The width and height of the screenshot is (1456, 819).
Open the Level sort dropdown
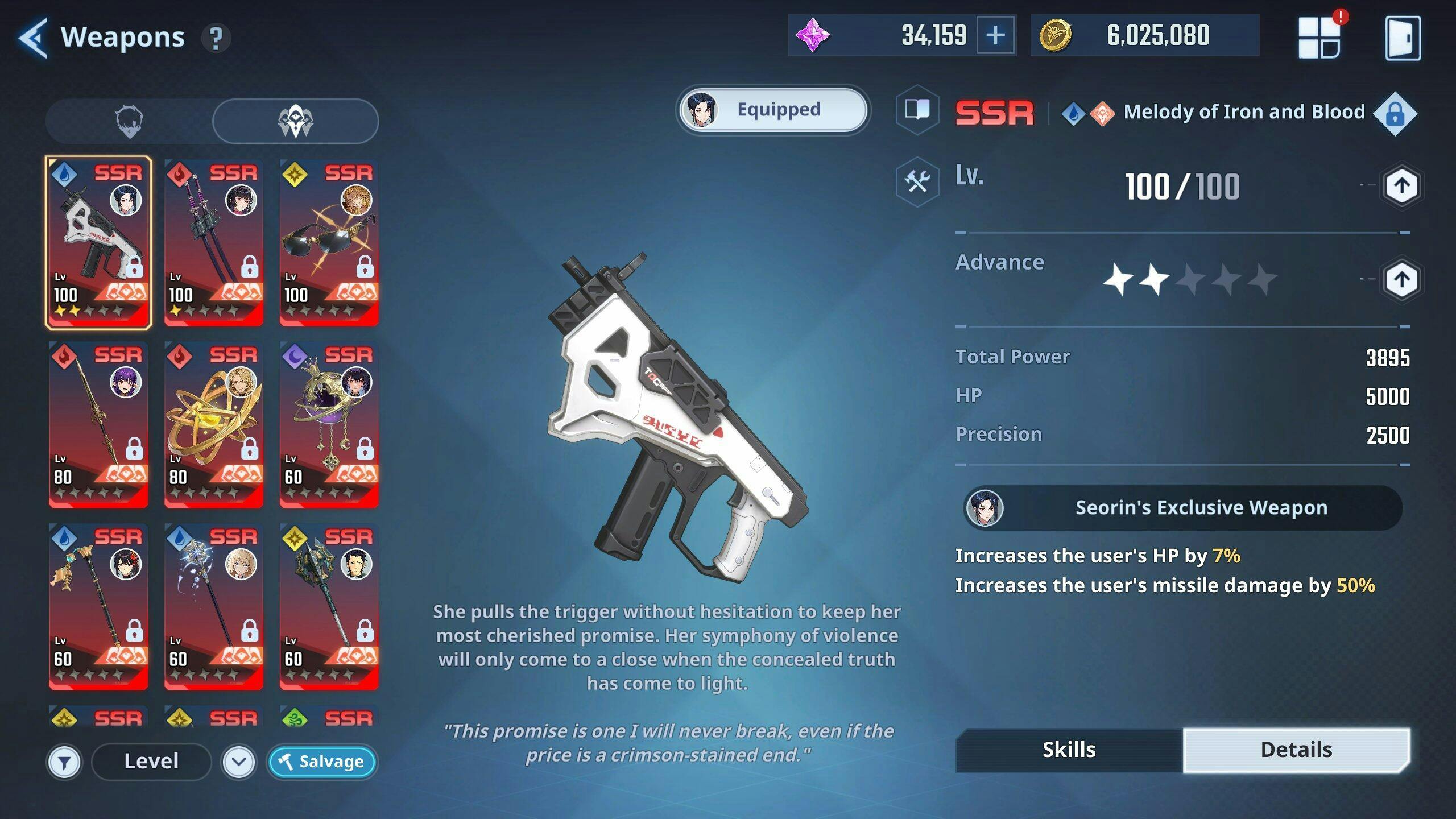coord(151,762)
